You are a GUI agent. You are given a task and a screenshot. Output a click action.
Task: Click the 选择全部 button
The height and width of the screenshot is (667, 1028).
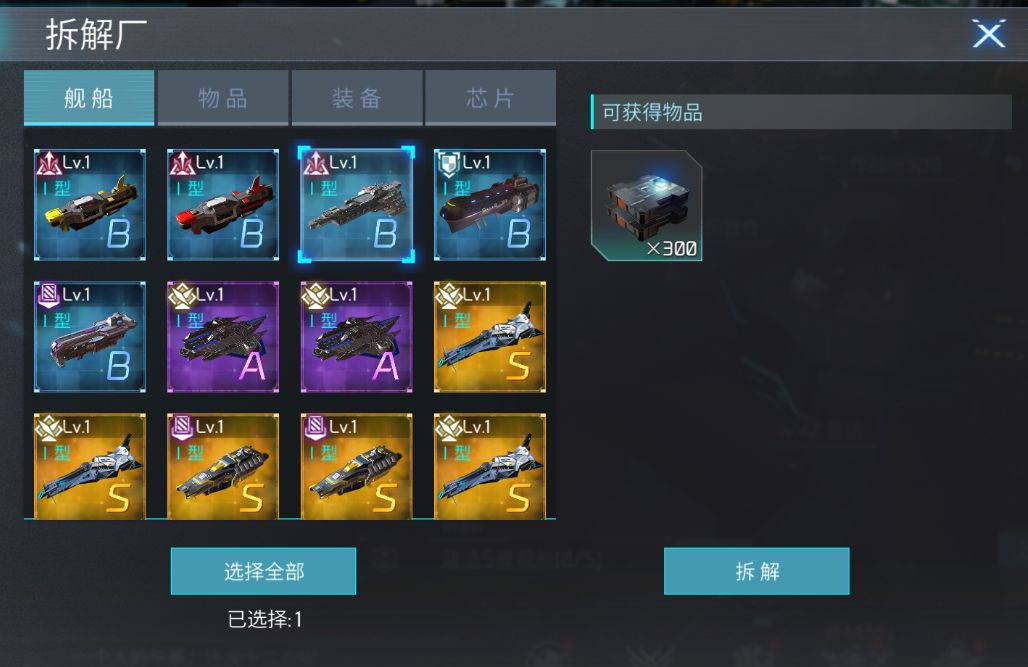tap(263, 571)
